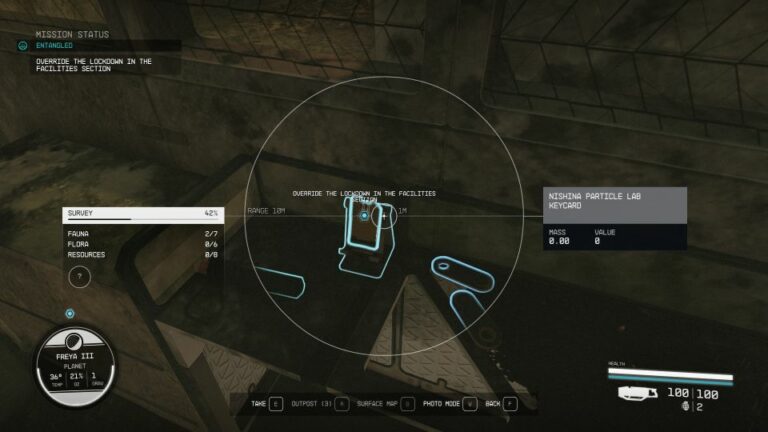The image size is (768, 432).
Task: Open the Freya III planet info widget
Action: 76,364
